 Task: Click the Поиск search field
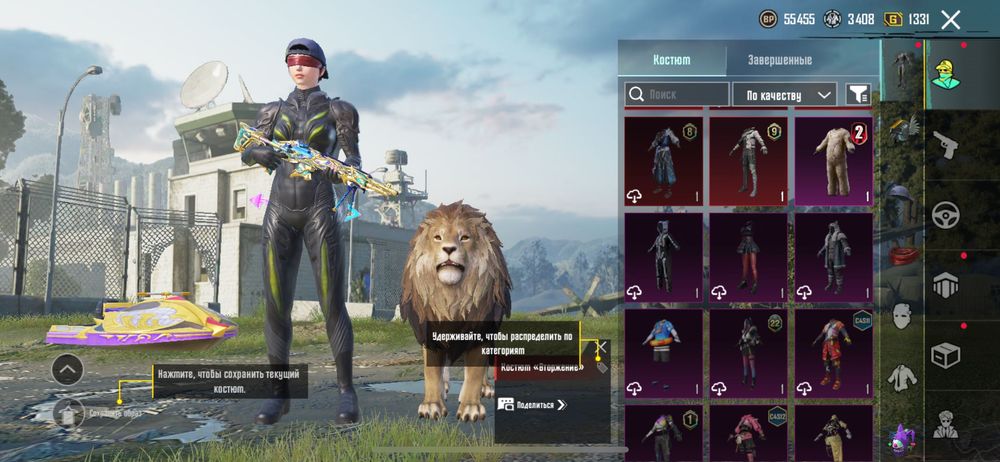677,94
